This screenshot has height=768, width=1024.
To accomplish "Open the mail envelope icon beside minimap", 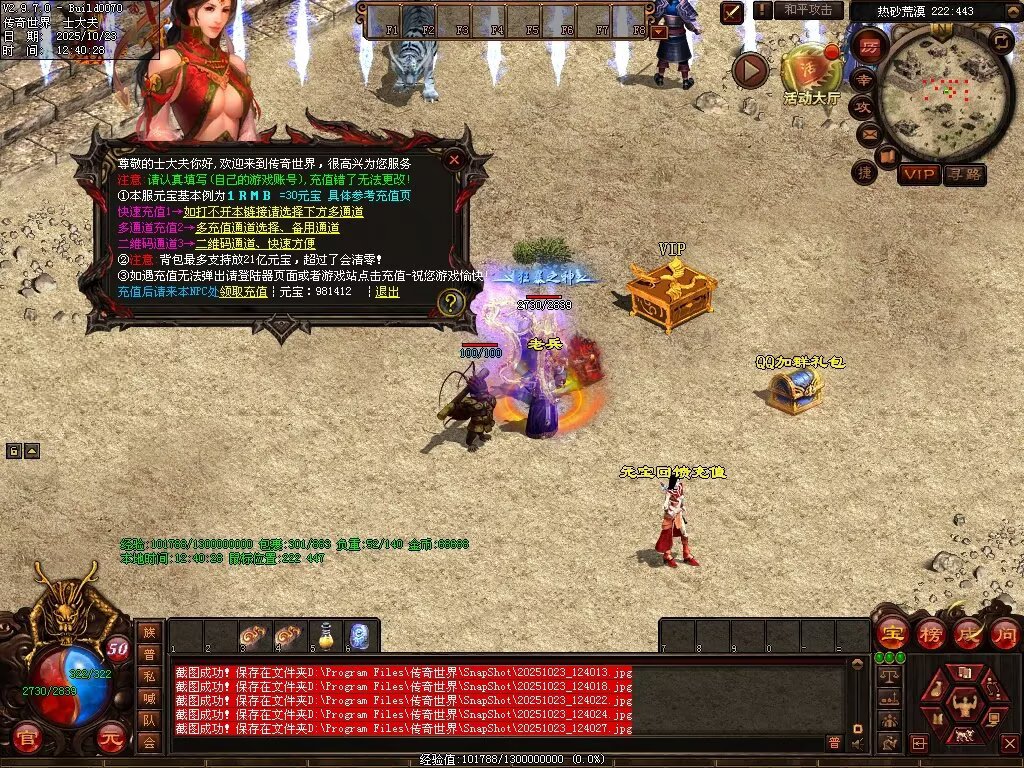I will (867, 133).
